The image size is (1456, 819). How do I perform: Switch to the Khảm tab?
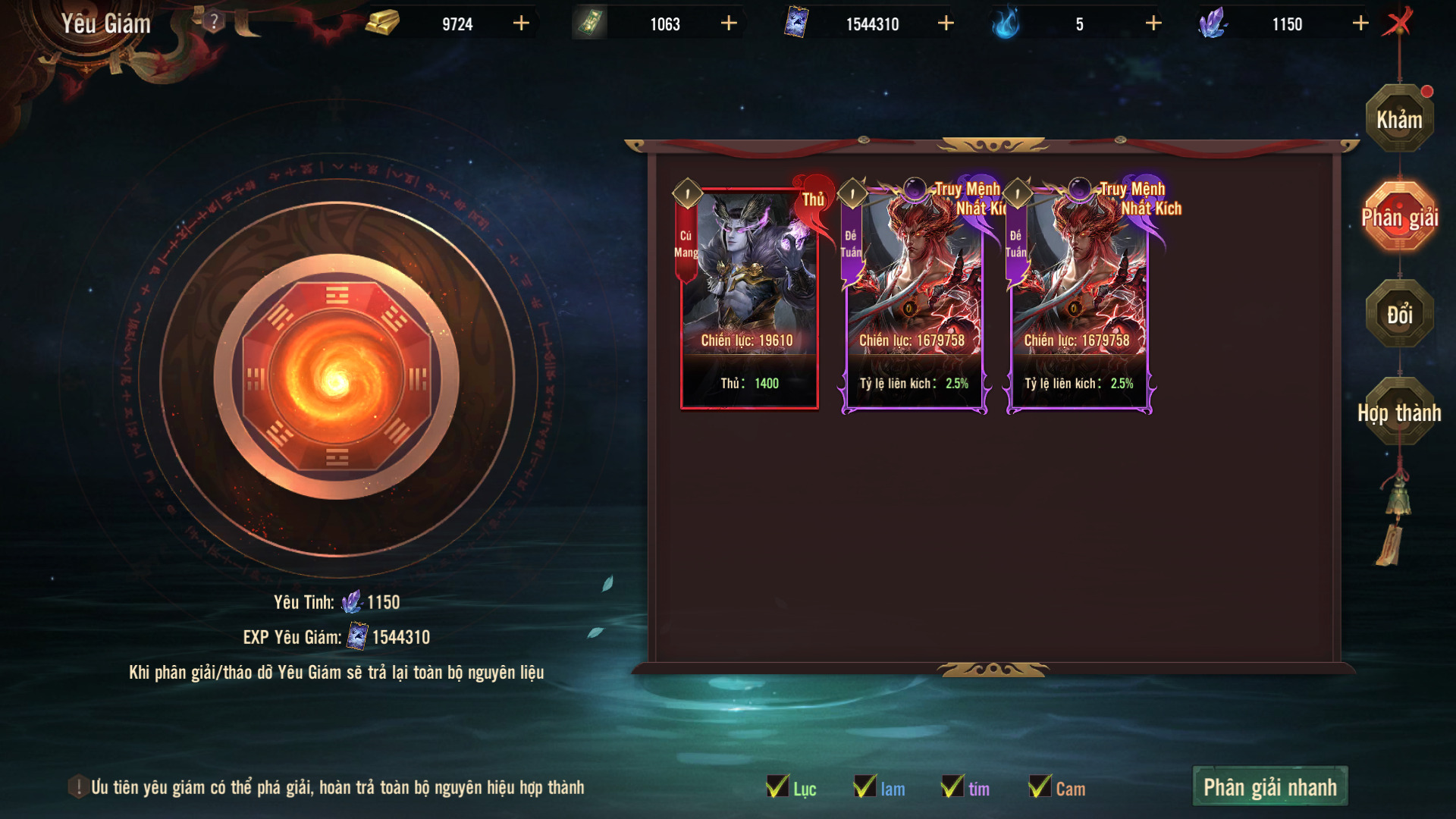point(1399,120)
